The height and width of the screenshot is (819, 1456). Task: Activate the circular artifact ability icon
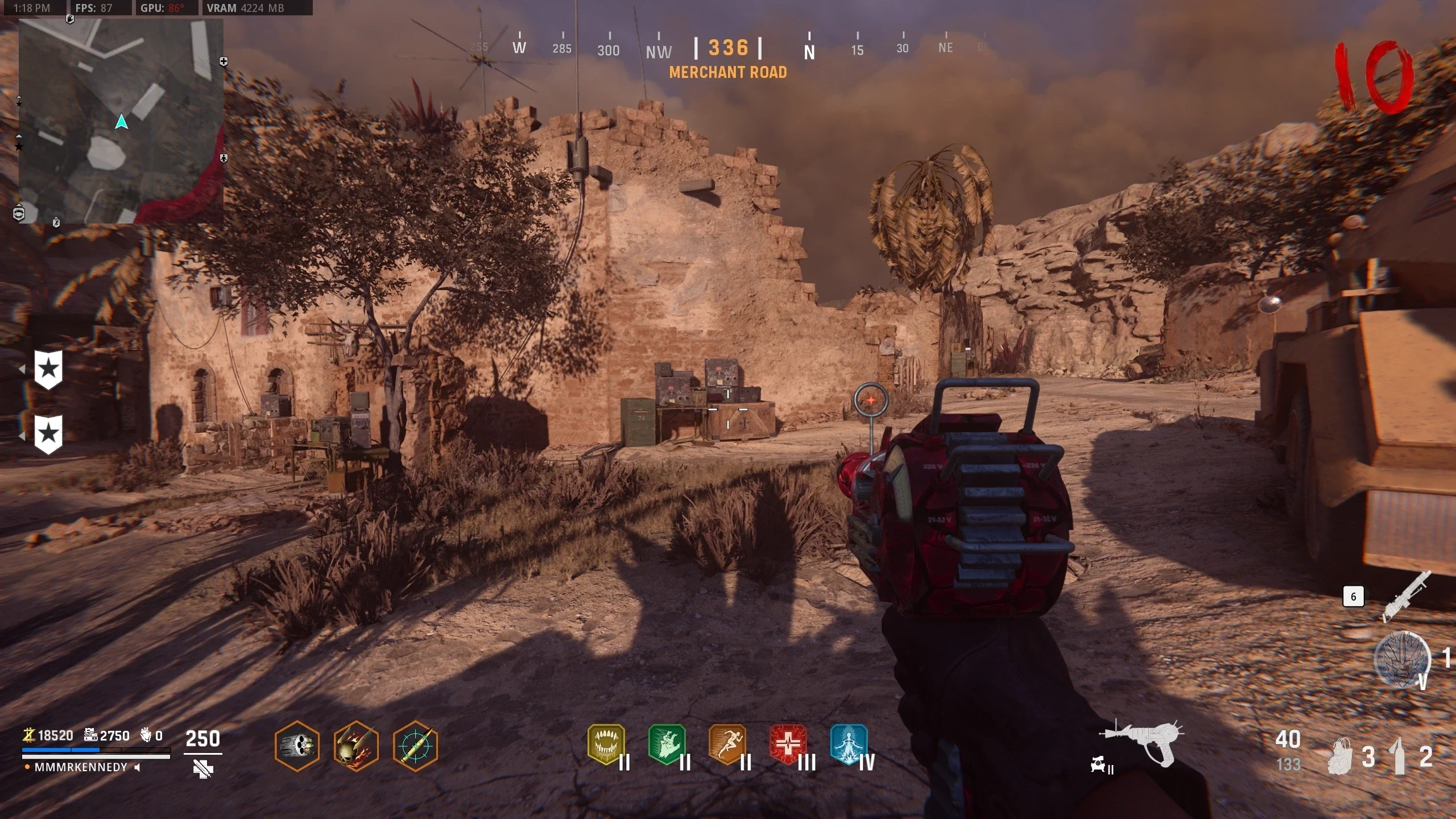[1402, 660]
